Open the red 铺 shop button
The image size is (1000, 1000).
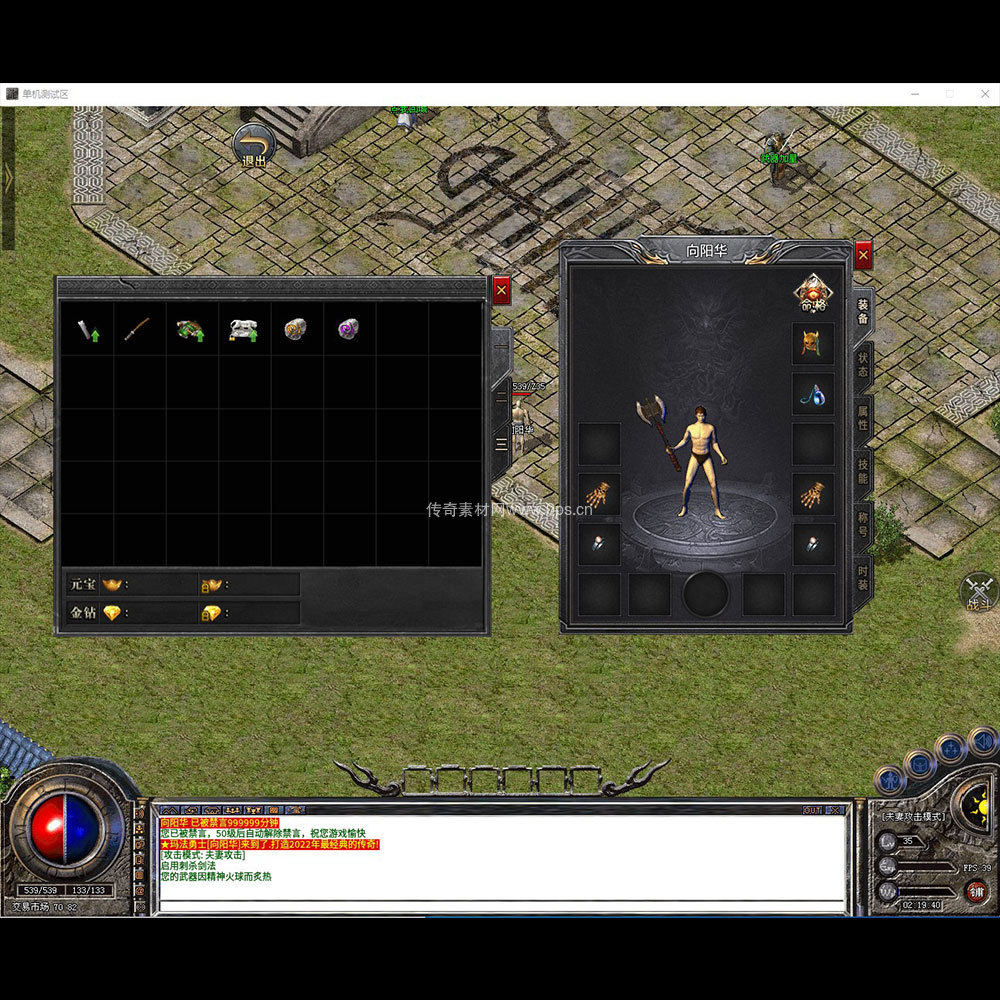coord(977,891)
